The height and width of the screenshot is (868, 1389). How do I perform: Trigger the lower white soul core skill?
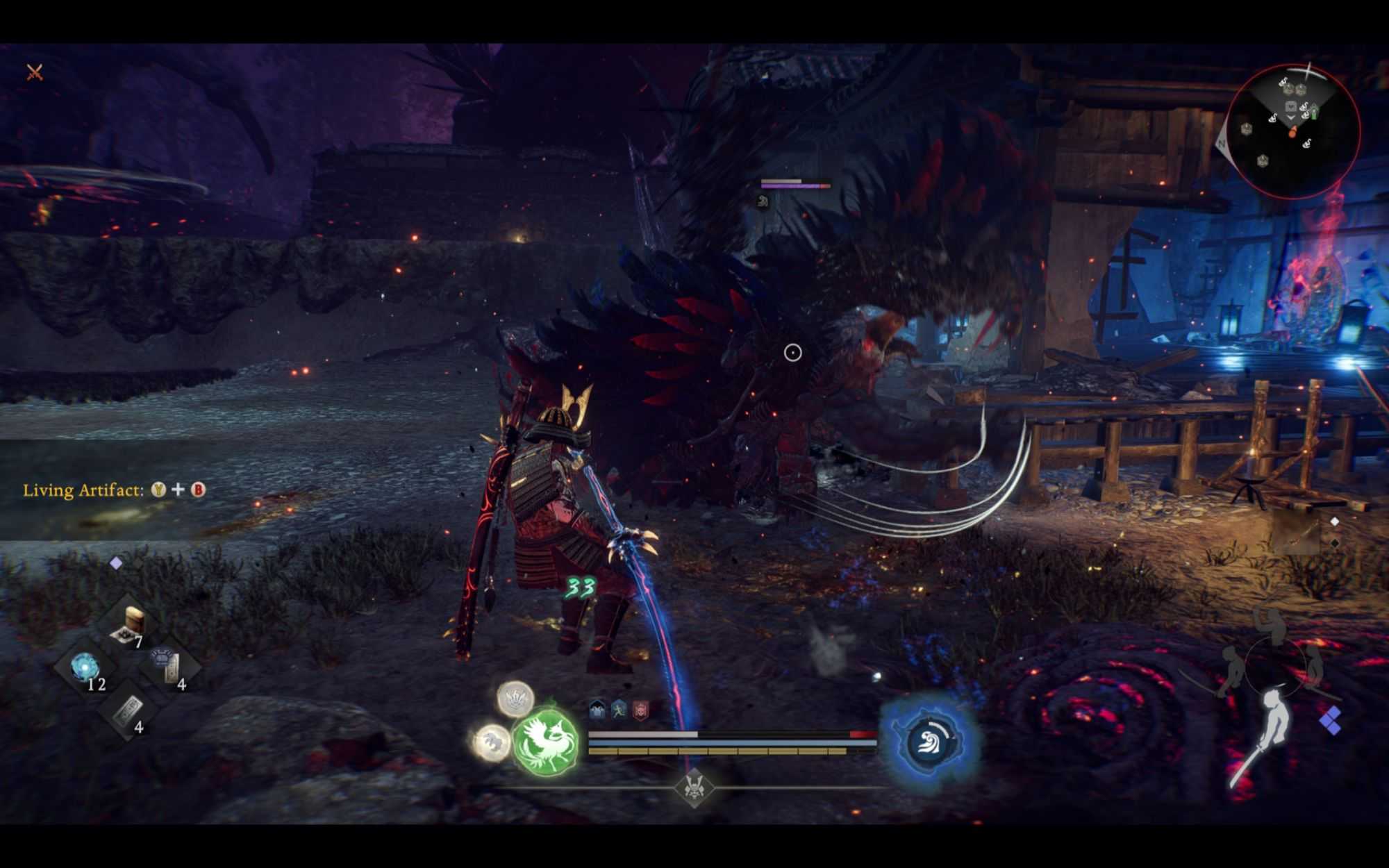pos(491,742)
